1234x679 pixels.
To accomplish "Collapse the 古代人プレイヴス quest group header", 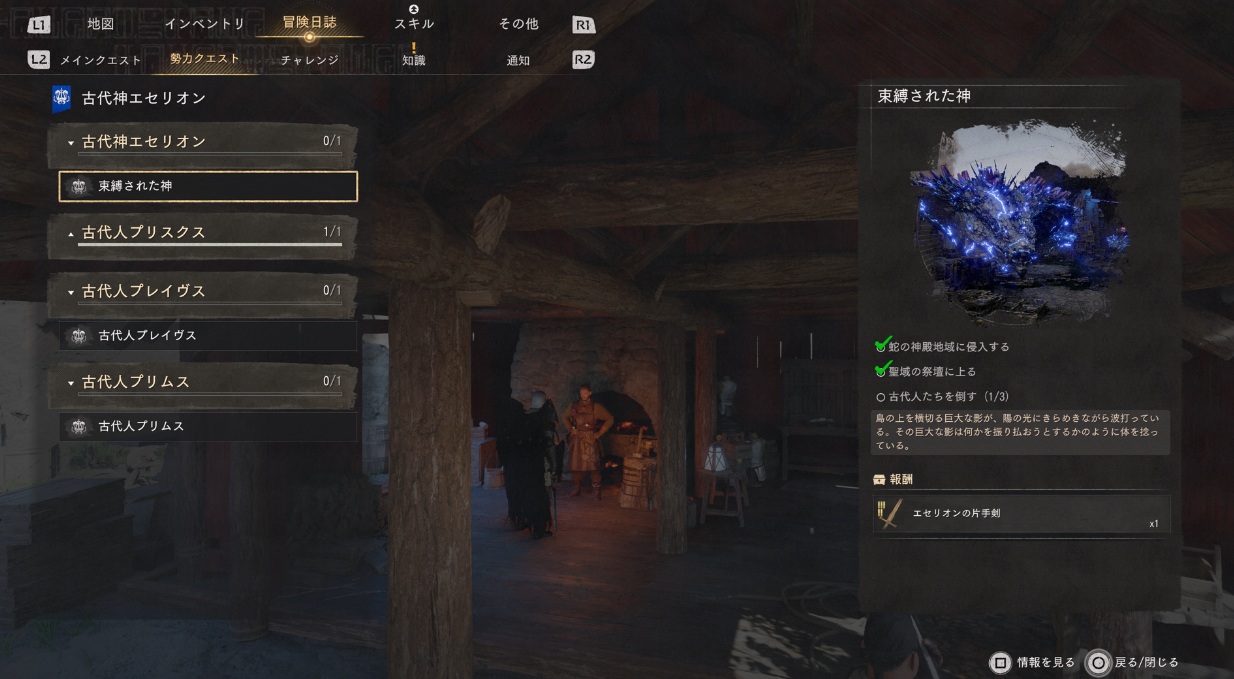I will point(203,291).
